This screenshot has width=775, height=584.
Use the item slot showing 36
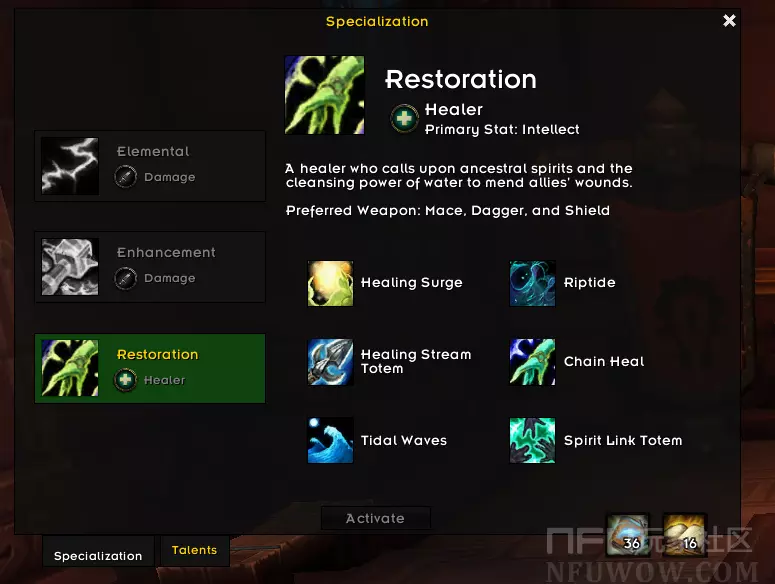point(628,534)
